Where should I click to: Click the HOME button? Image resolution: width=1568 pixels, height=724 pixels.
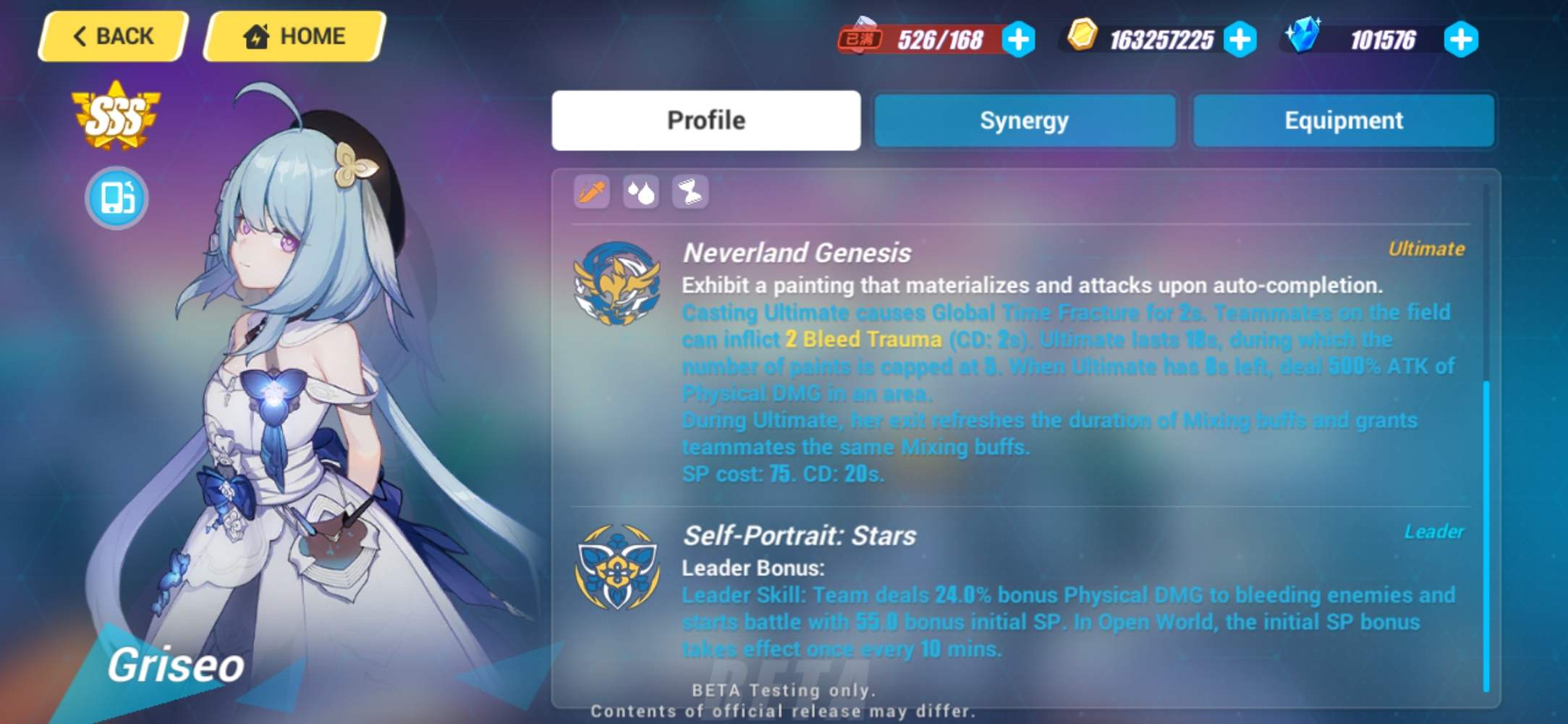294,37
